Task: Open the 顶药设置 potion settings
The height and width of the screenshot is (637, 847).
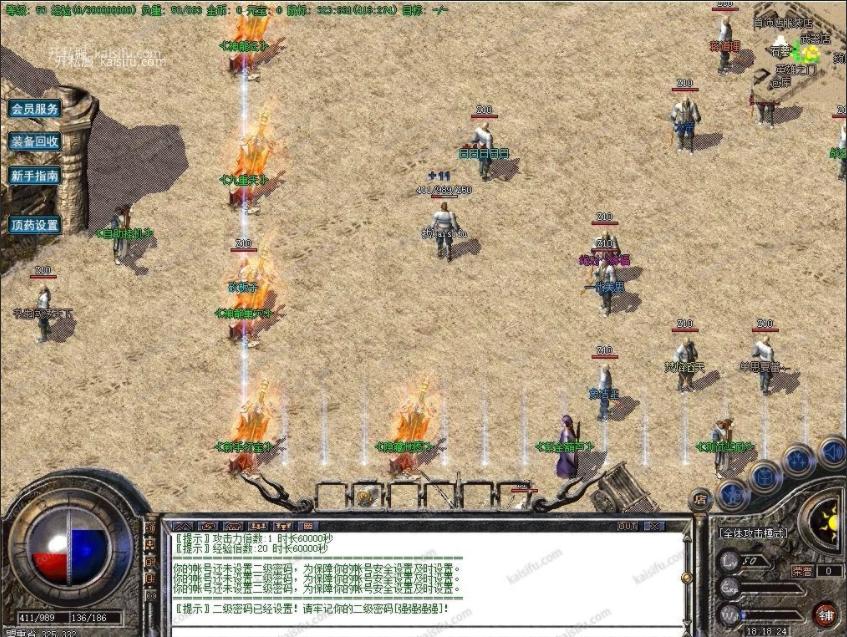Action: point(35,225)
